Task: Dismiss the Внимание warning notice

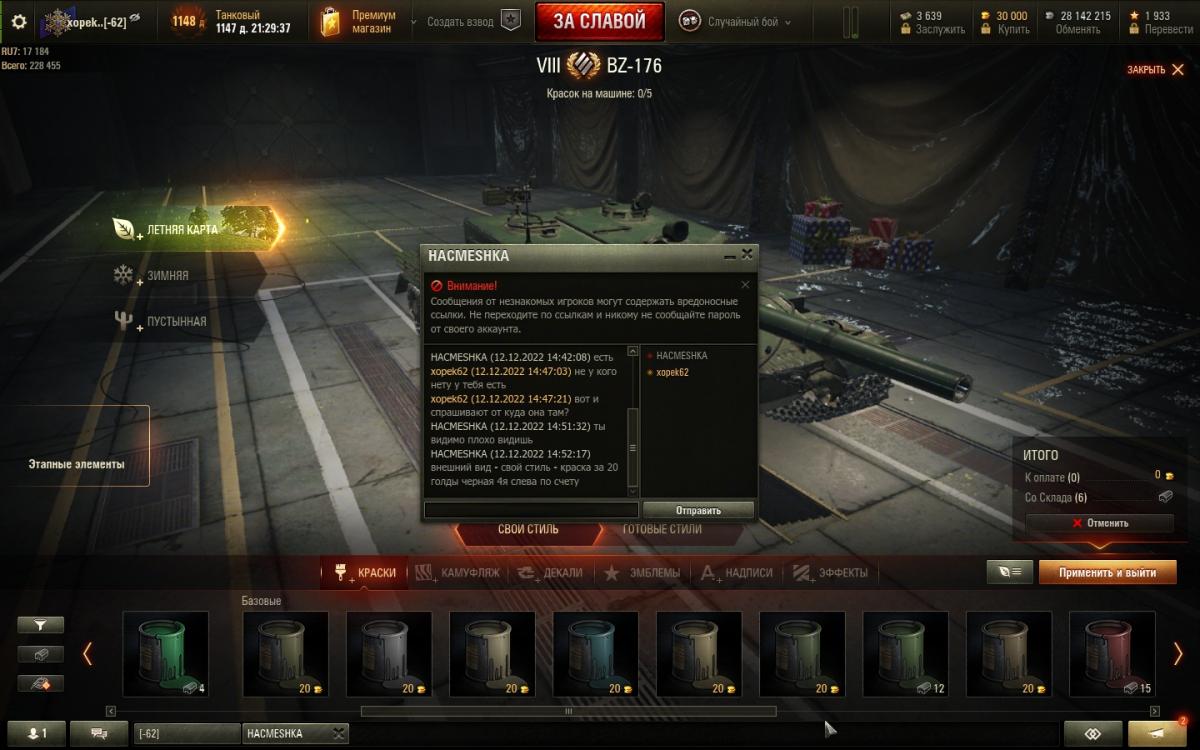Action: click(745, 285)
